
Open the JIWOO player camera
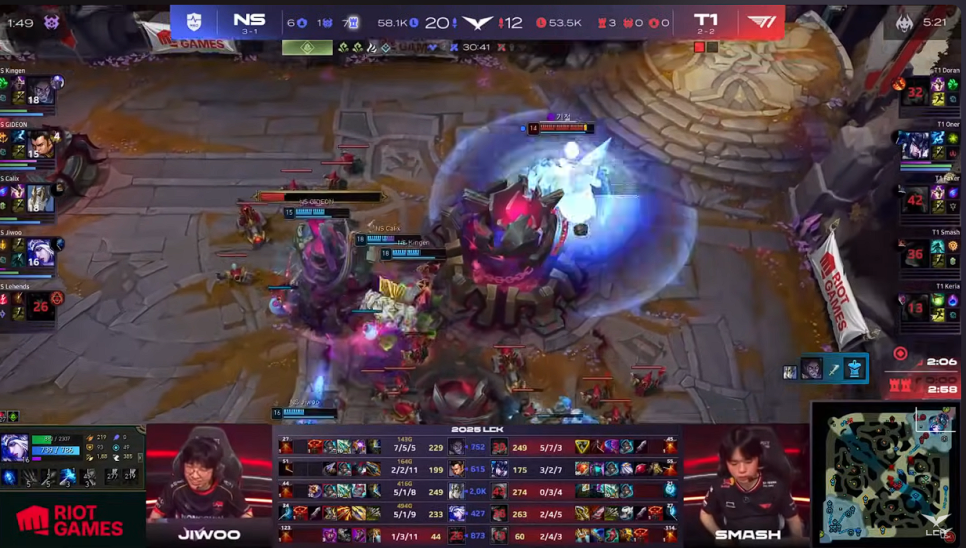[209, 478]
